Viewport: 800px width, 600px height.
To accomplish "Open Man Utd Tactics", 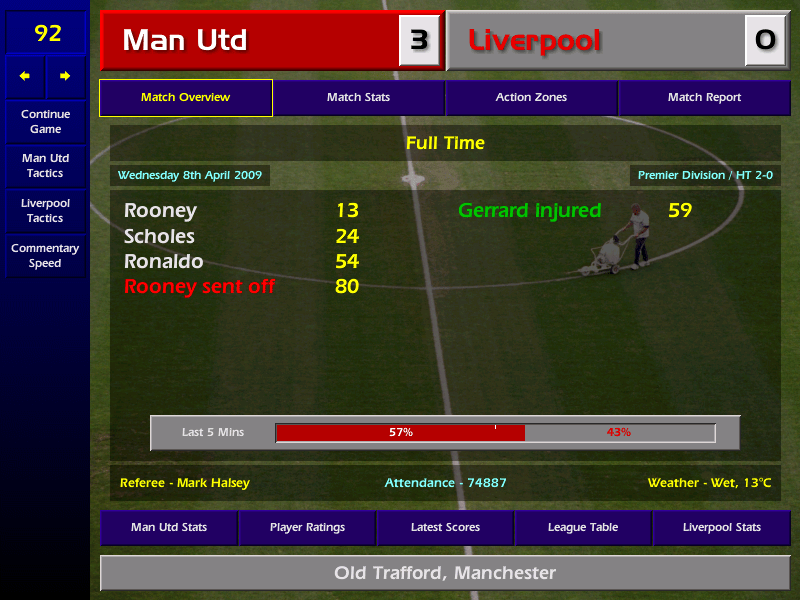I will (45, 166).
